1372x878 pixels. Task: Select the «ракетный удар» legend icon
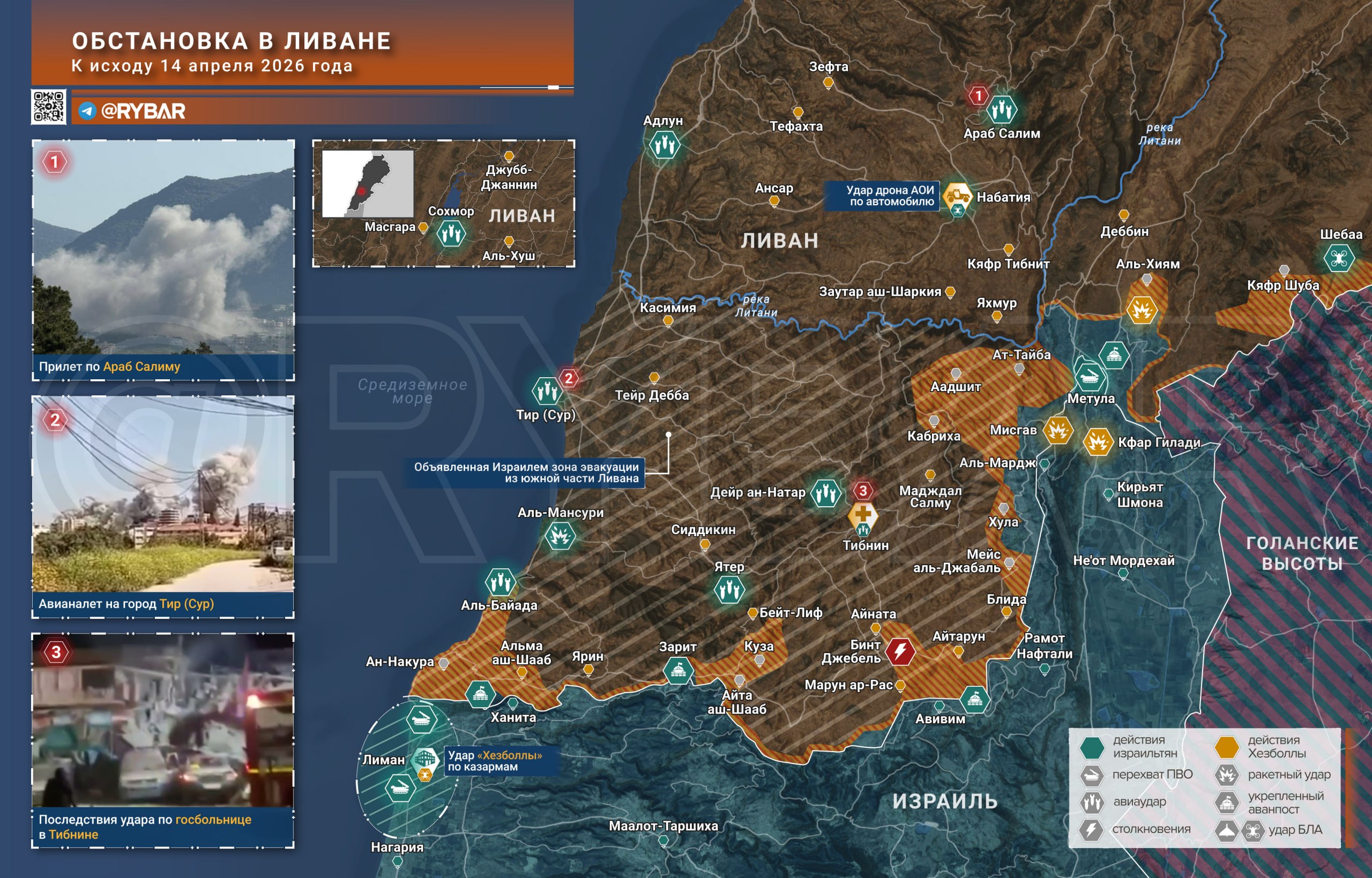pyautogui.click(x=1227, y=775)
